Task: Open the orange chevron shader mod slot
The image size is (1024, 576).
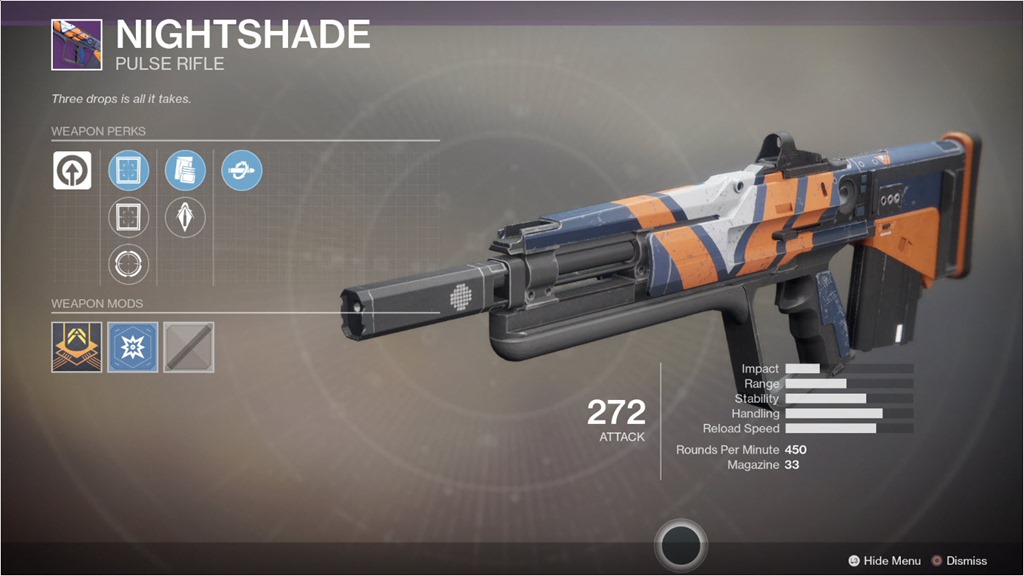Action: coord(77,347)
